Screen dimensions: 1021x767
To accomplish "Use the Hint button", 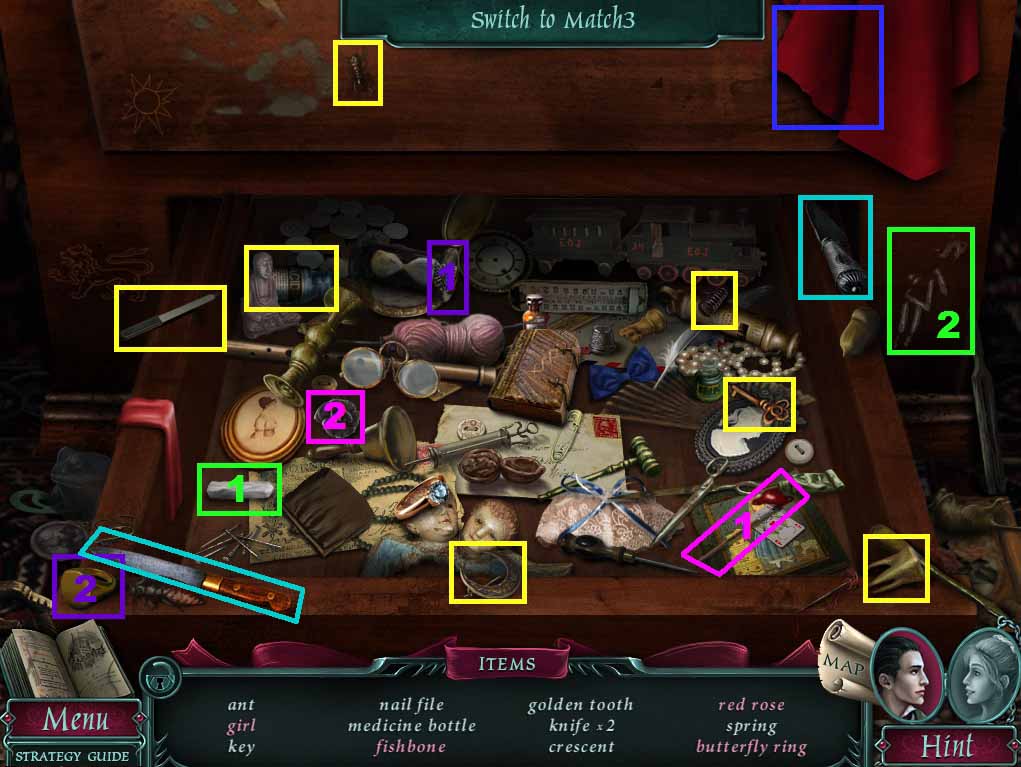I will [x=946, y=745].
